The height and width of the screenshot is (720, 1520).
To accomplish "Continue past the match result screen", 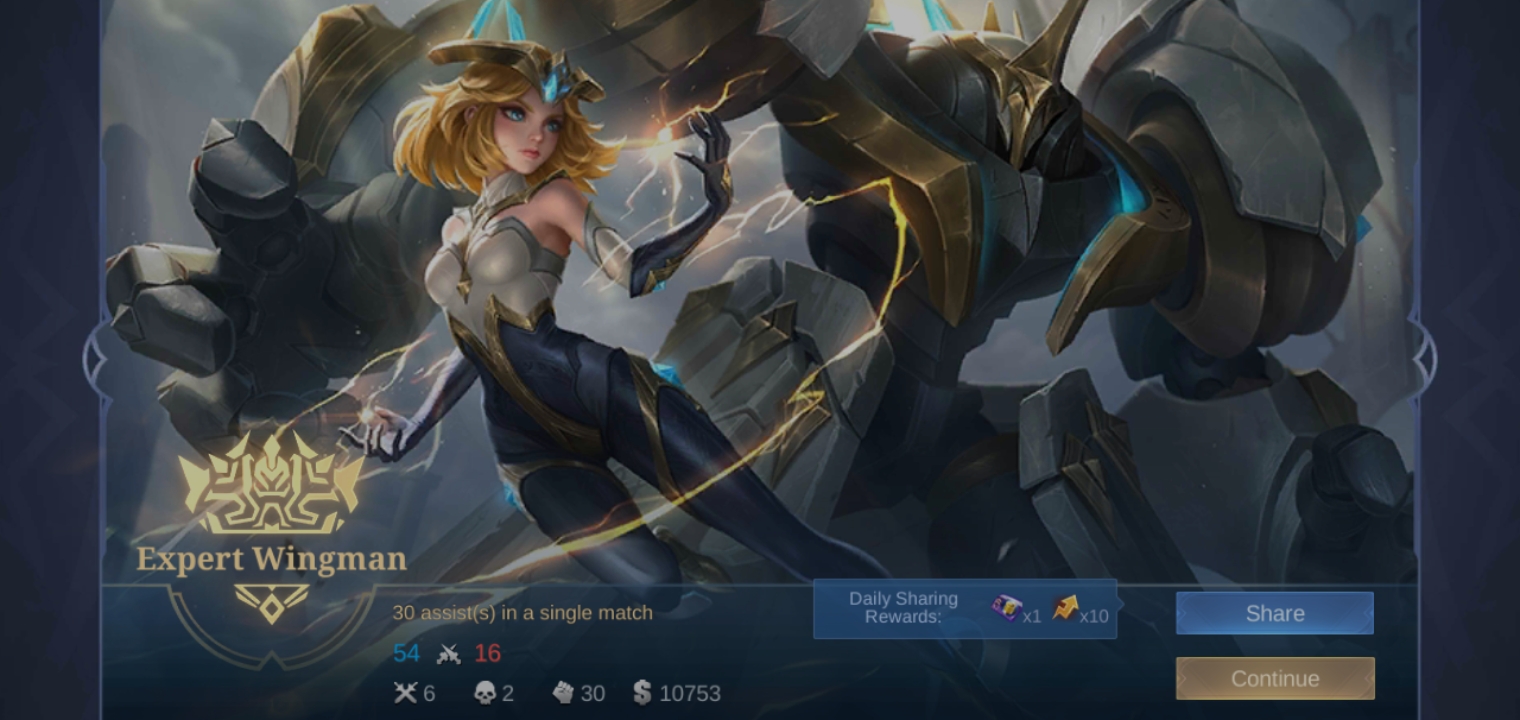I will coord(1274,678).
